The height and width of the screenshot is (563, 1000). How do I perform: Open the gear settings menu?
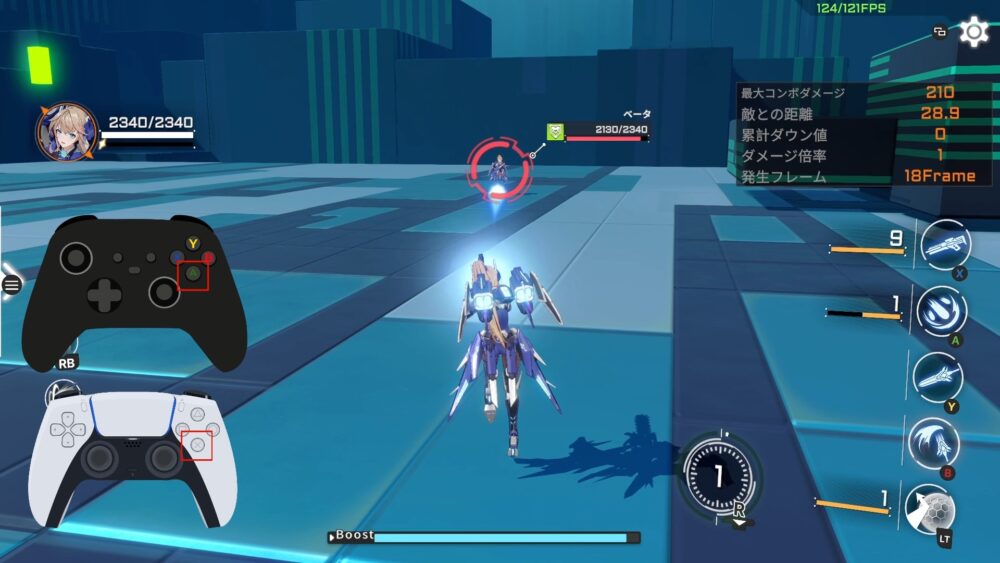973,32
